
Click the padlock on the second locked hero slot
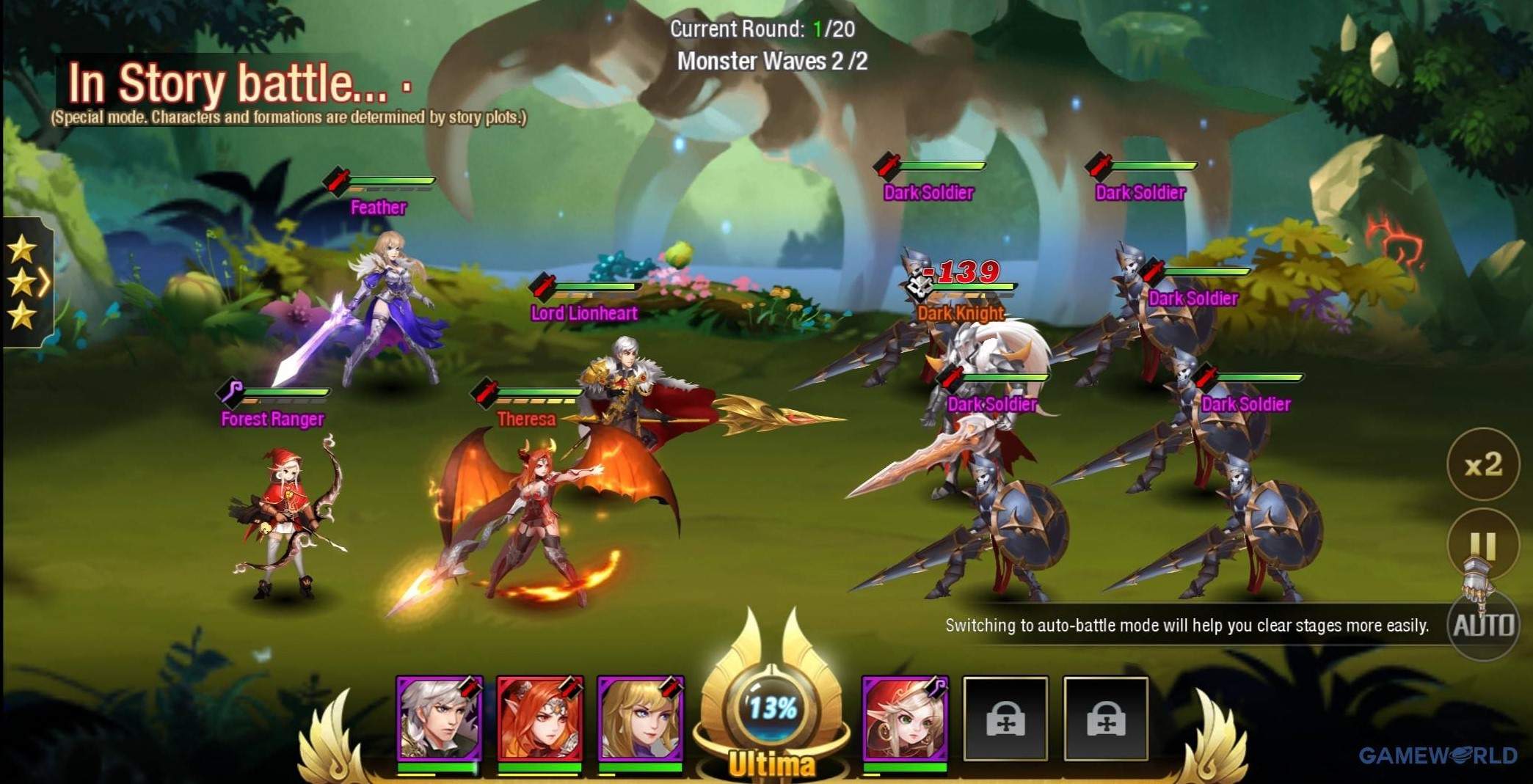1108,719
